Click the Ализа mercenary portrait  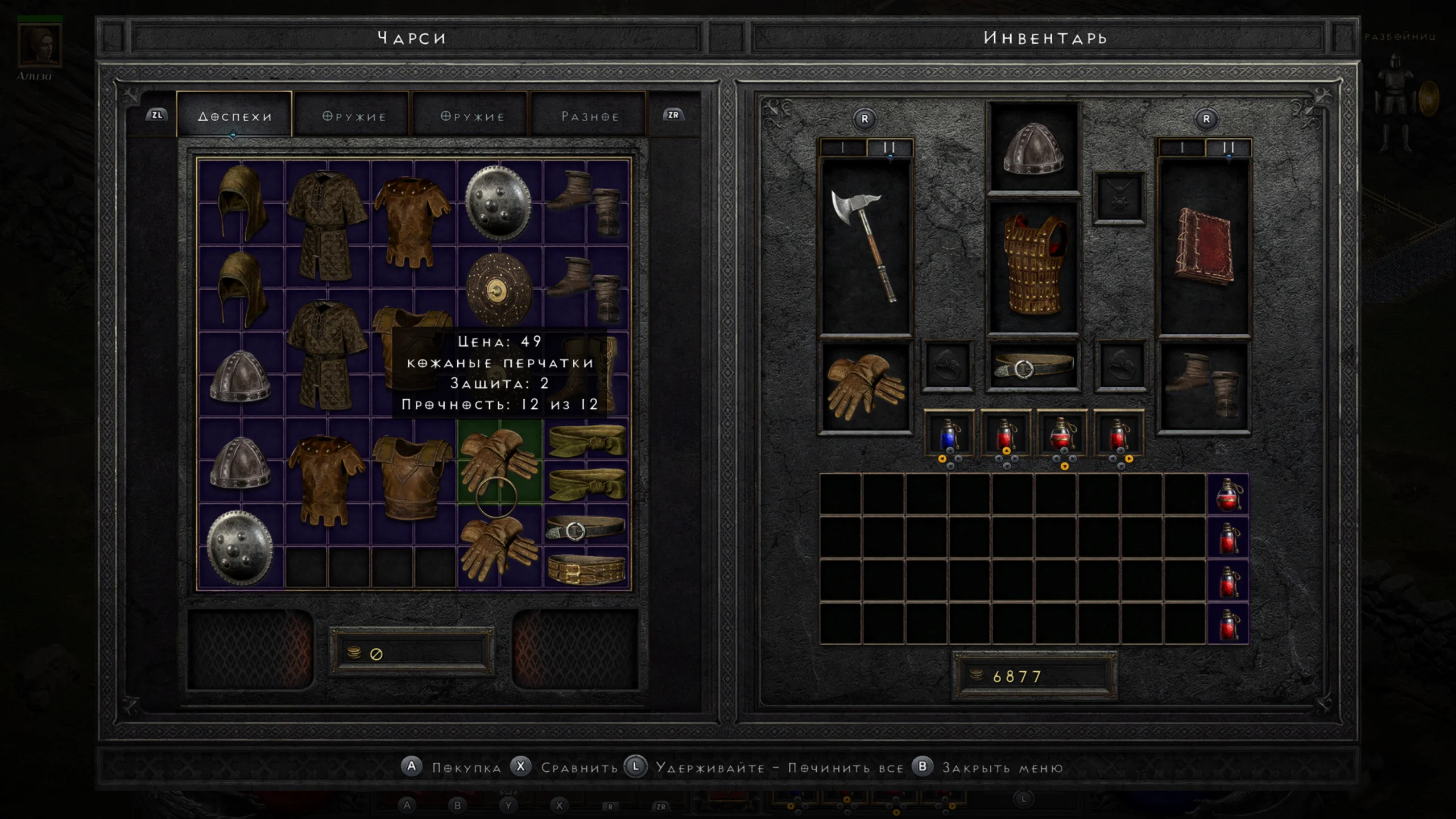point(39,45)
